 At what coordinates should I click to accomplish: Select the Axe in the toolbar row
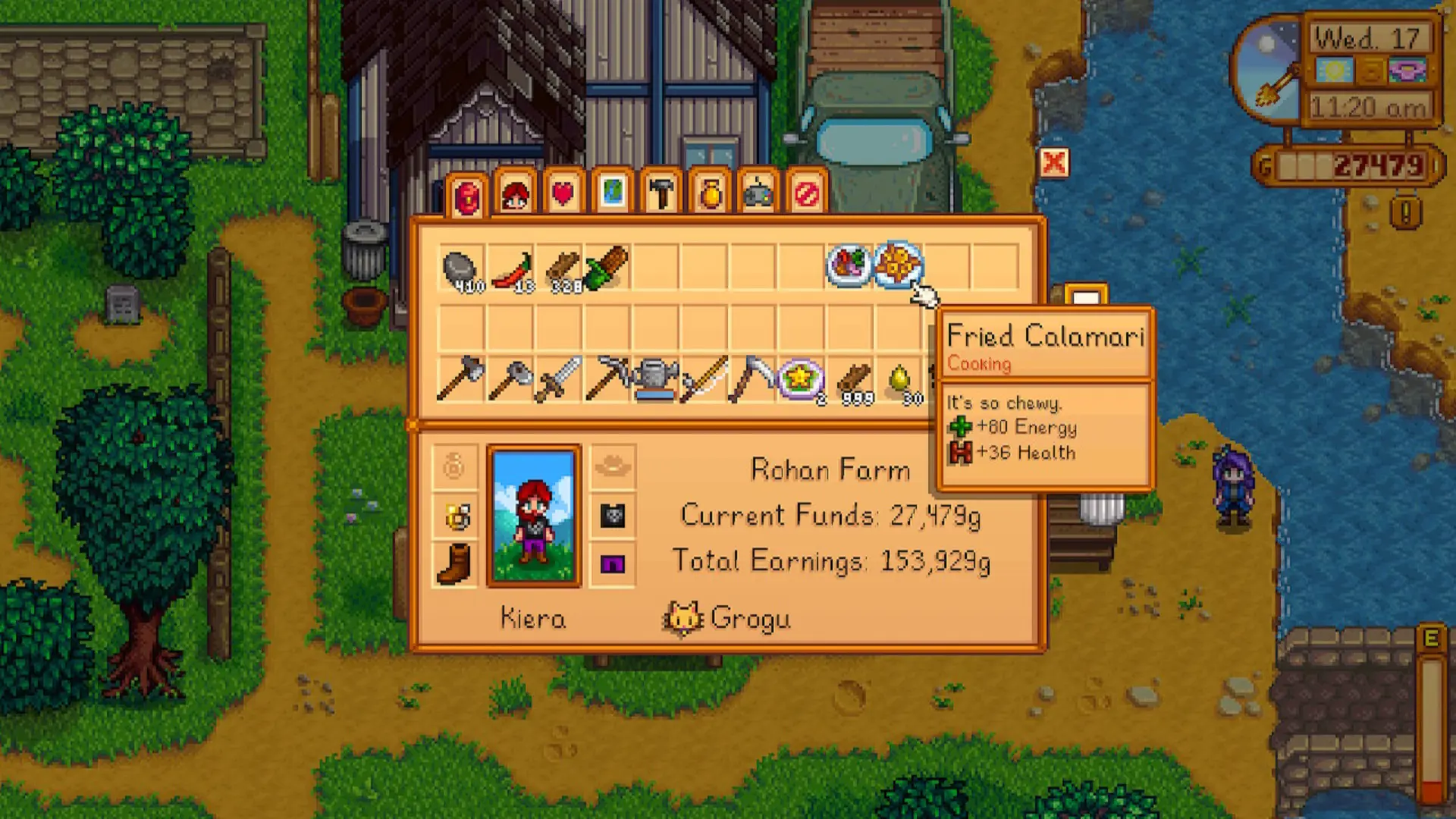[461, 379]
